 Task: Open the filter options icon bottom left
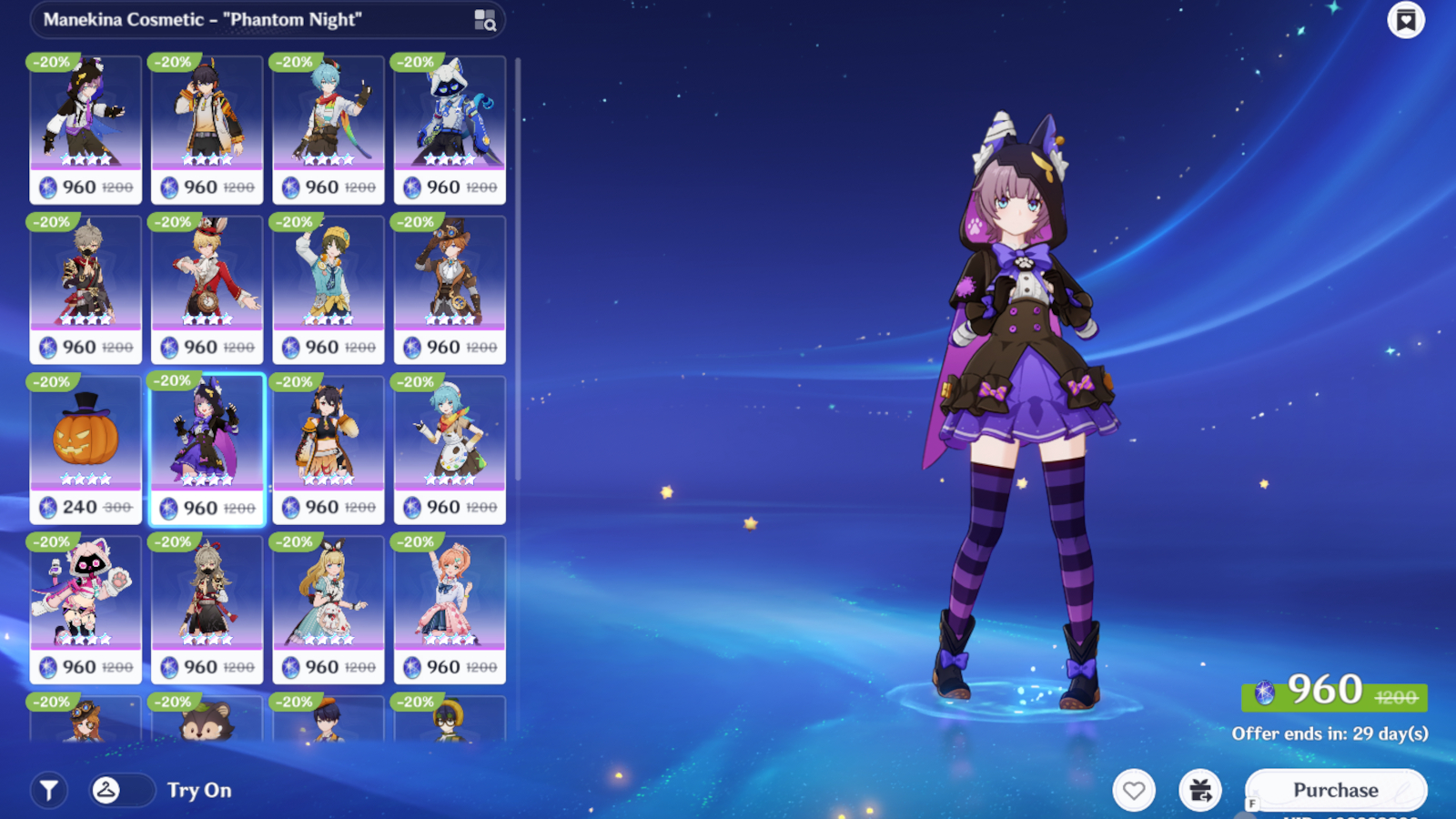click(x=50, y=790)
